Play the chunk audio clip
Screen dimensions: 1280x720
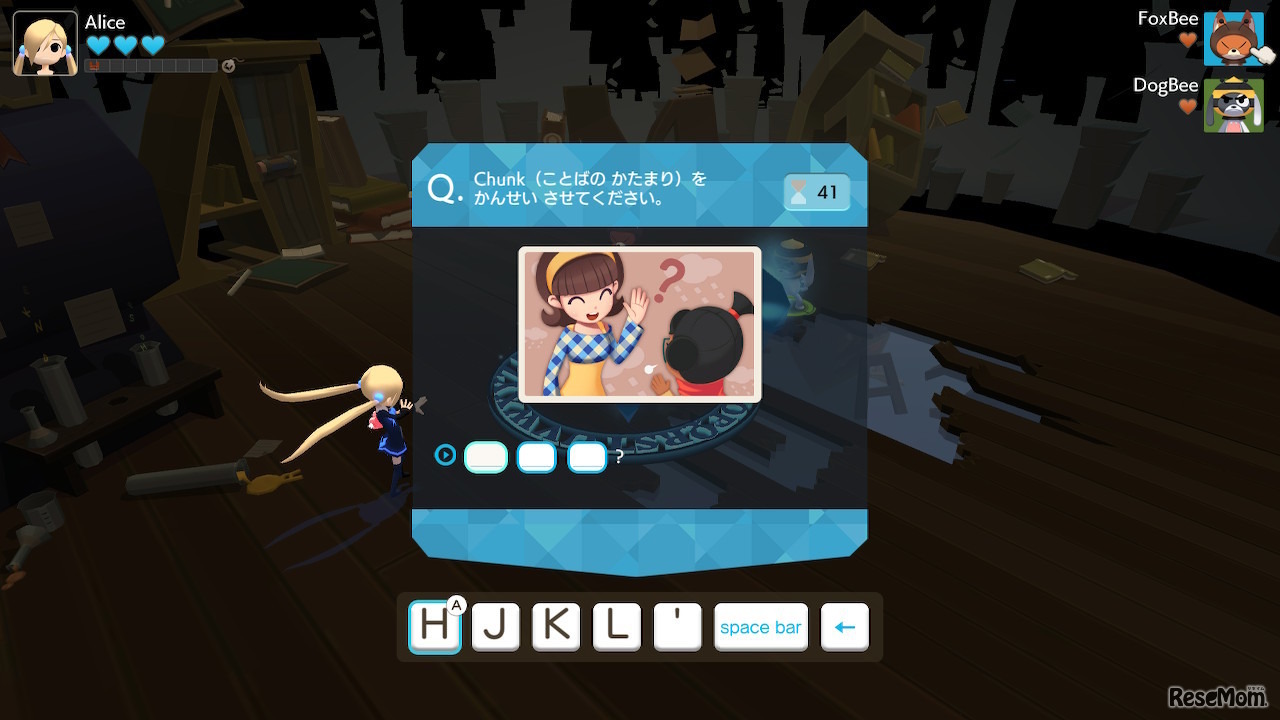click(445, 456)
